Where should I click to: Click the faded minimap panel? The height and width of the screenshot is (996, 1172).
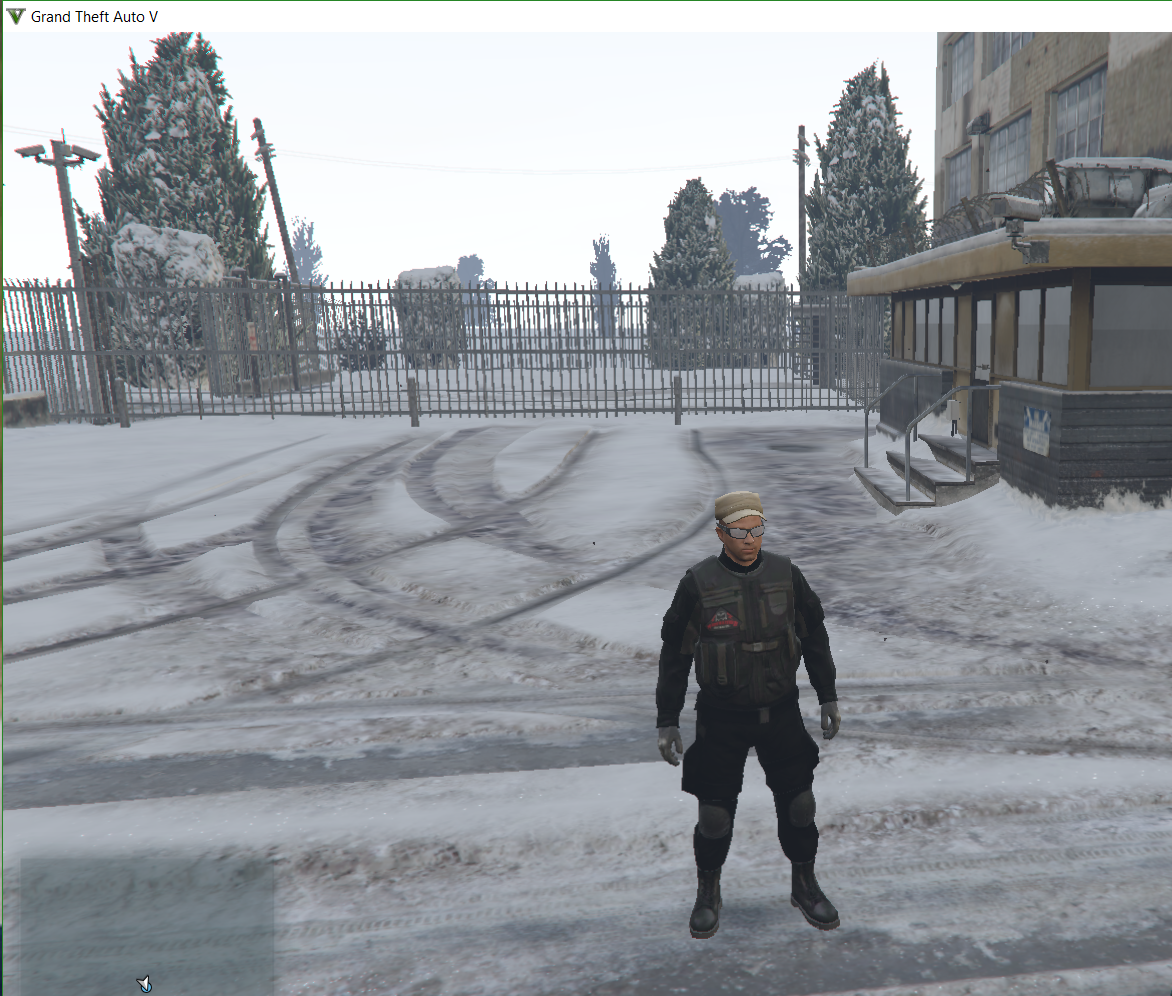coord(147,925)
